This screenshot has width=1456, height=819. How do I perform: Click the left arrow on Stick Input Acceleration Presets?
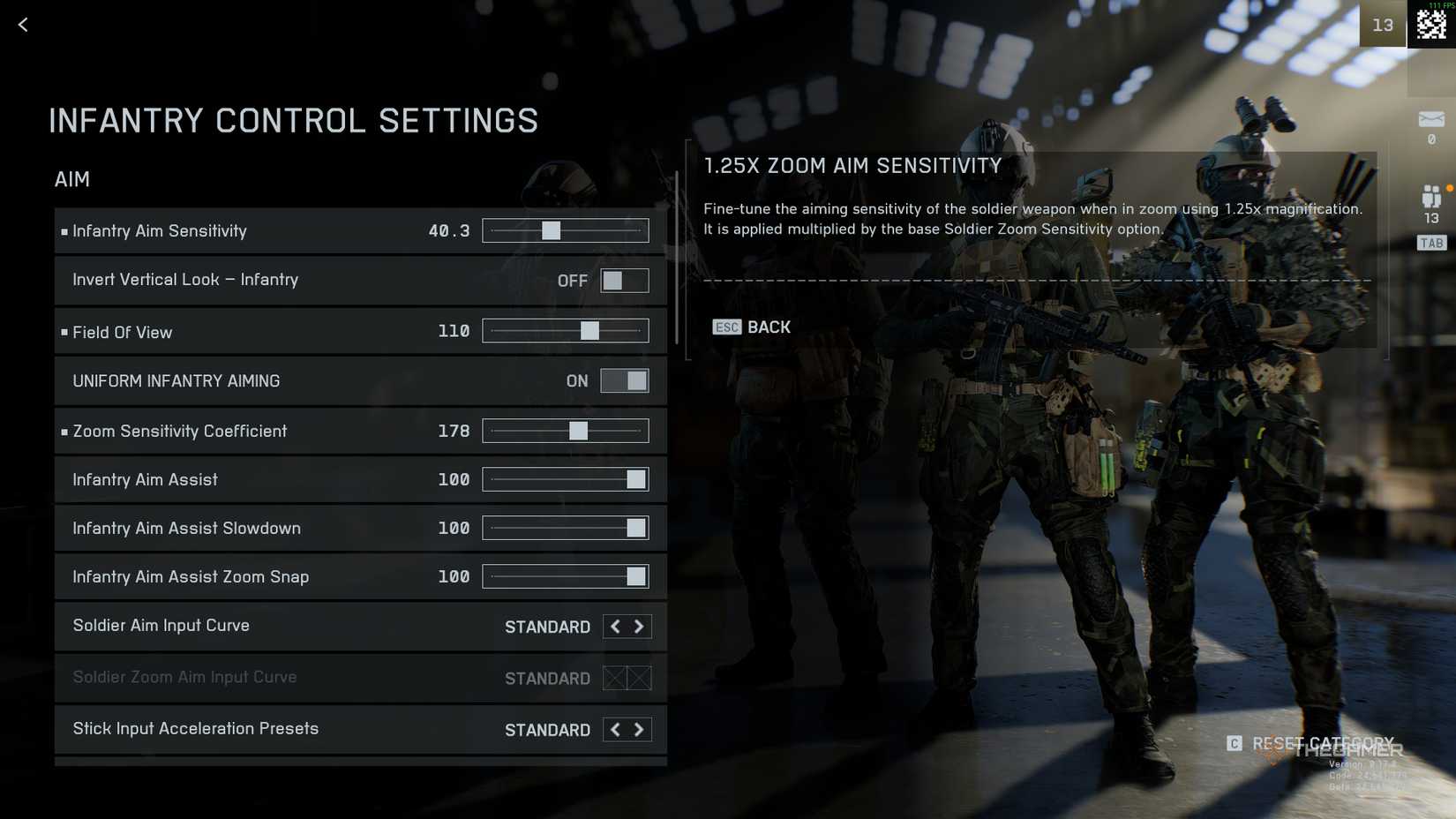tap(615, 729)
